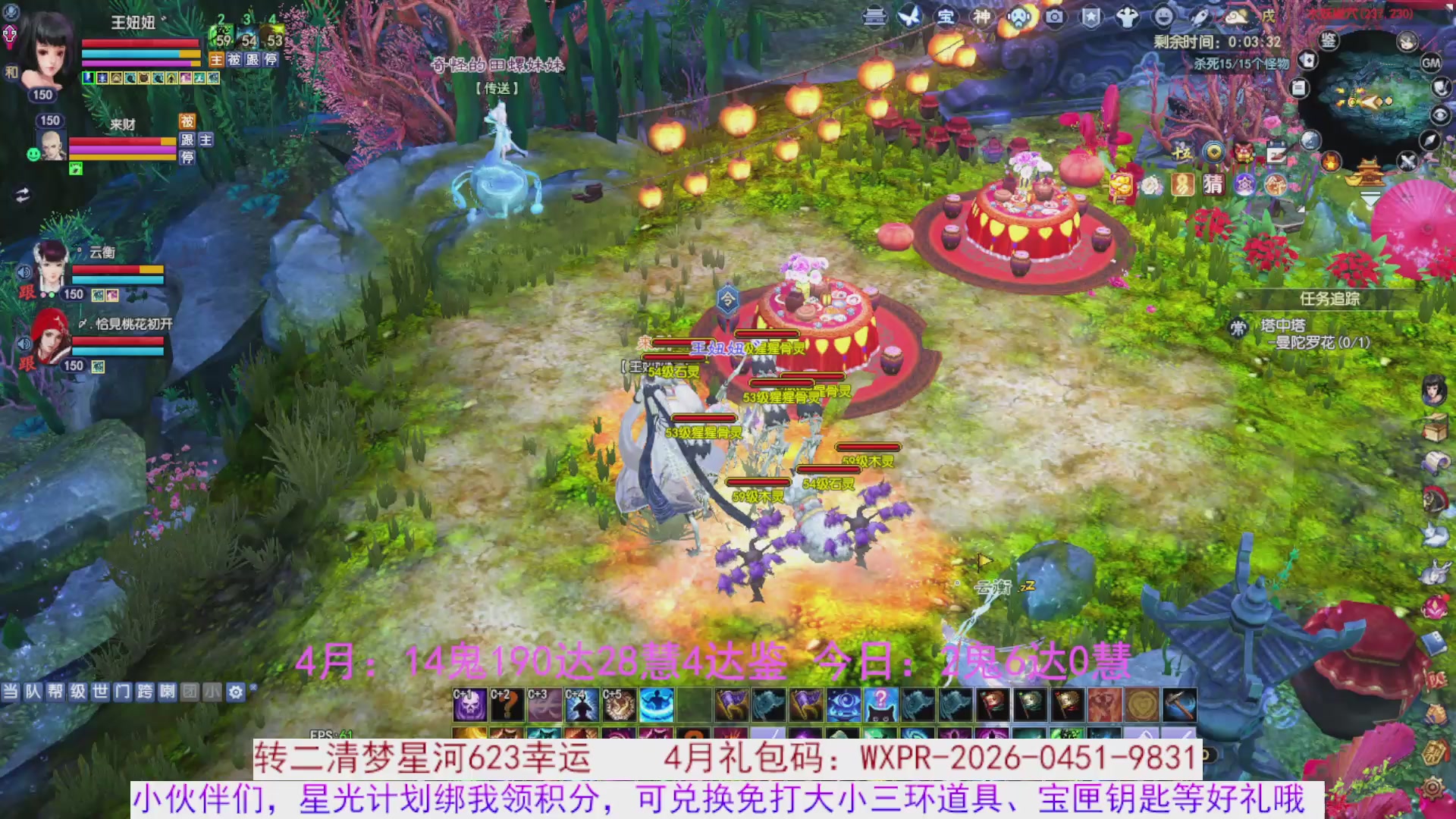Toggle 跟 follow mode for 恰见桃花初开
This screenshot has height=819, width=1456.
(26, 362)
